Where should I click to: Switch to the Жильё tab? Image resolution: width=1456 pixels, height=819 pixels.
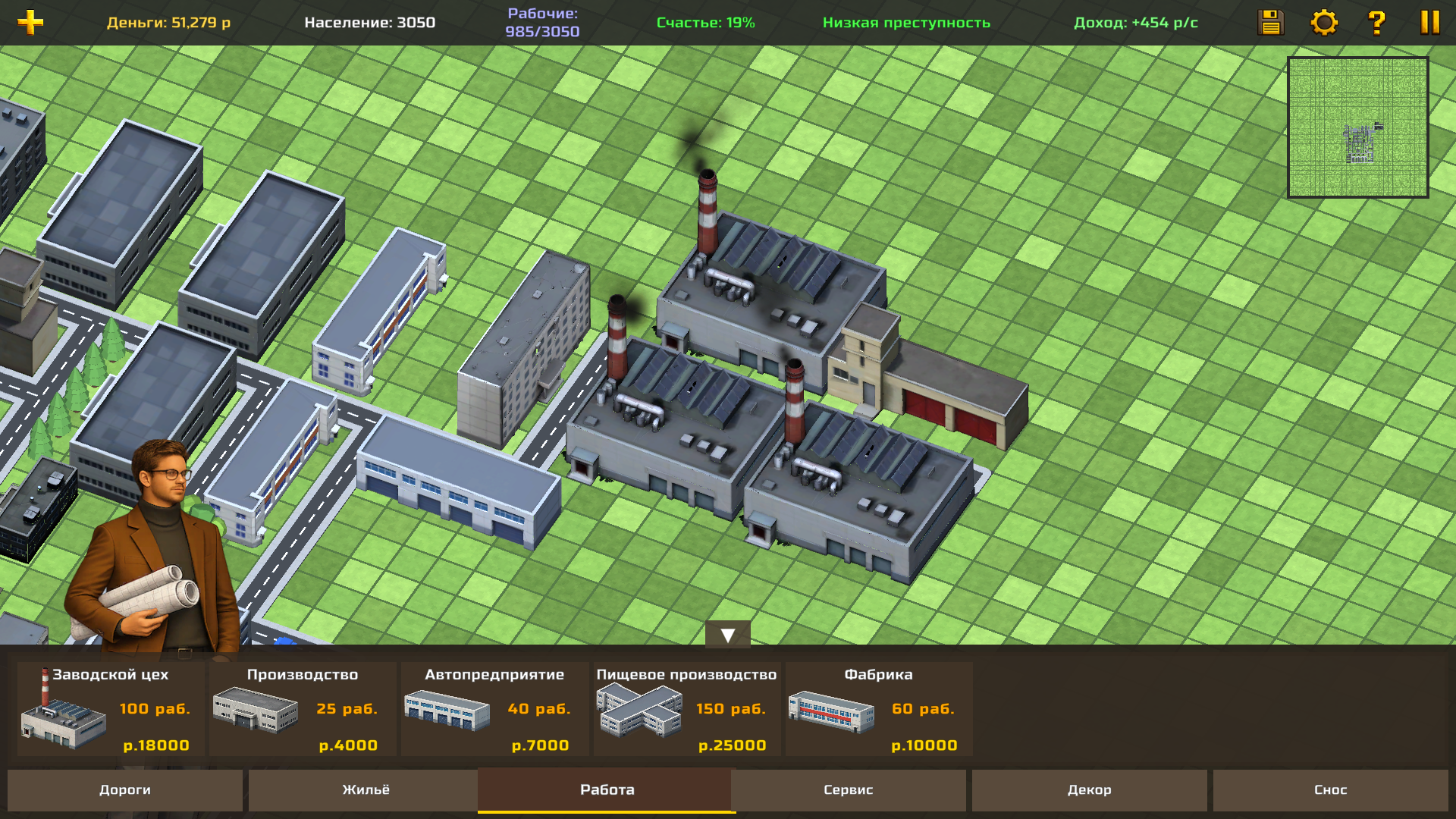coord(366,789)
